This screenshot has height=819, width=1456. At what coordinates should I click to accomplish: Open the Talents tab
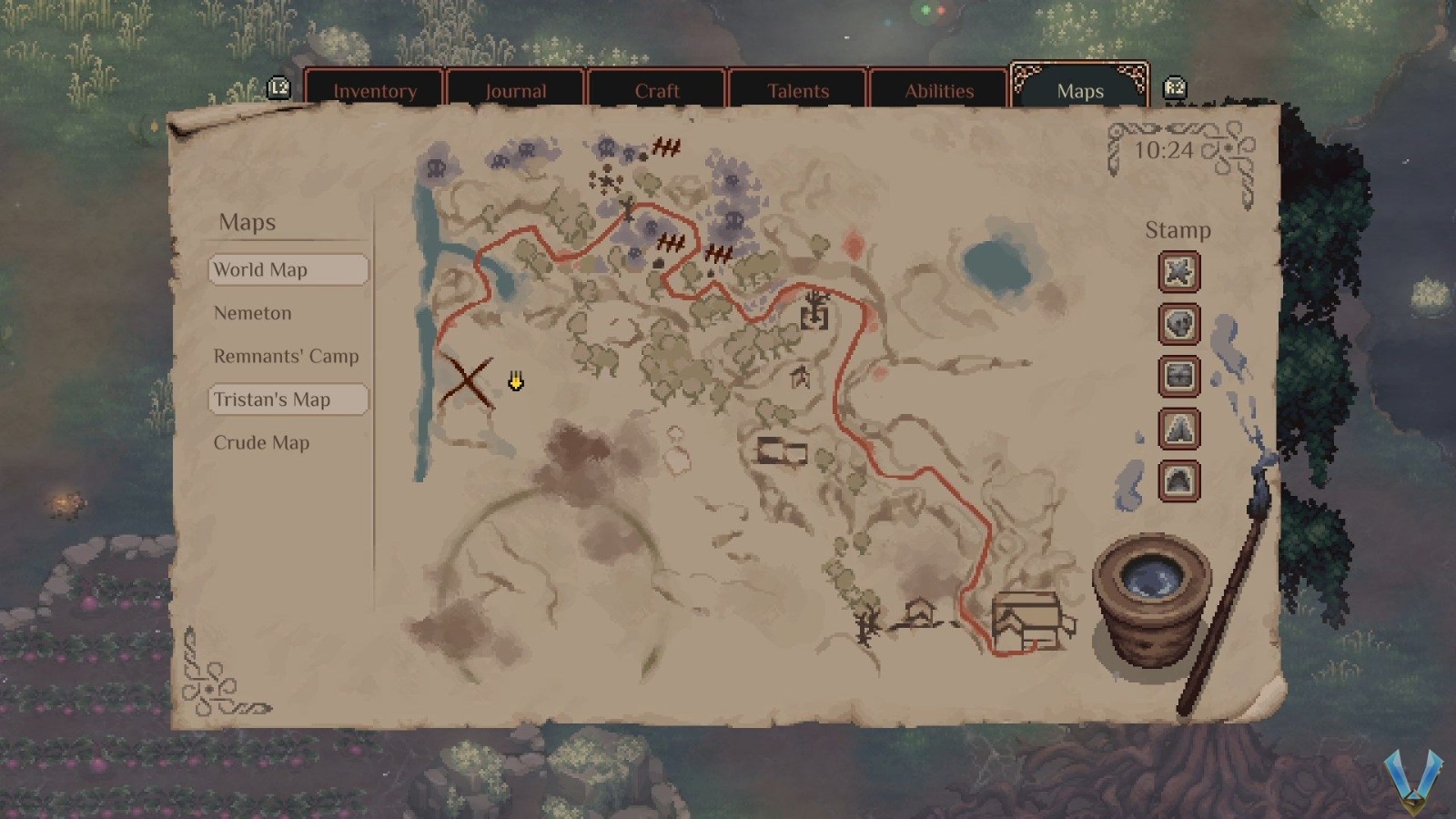click(798, 91)
